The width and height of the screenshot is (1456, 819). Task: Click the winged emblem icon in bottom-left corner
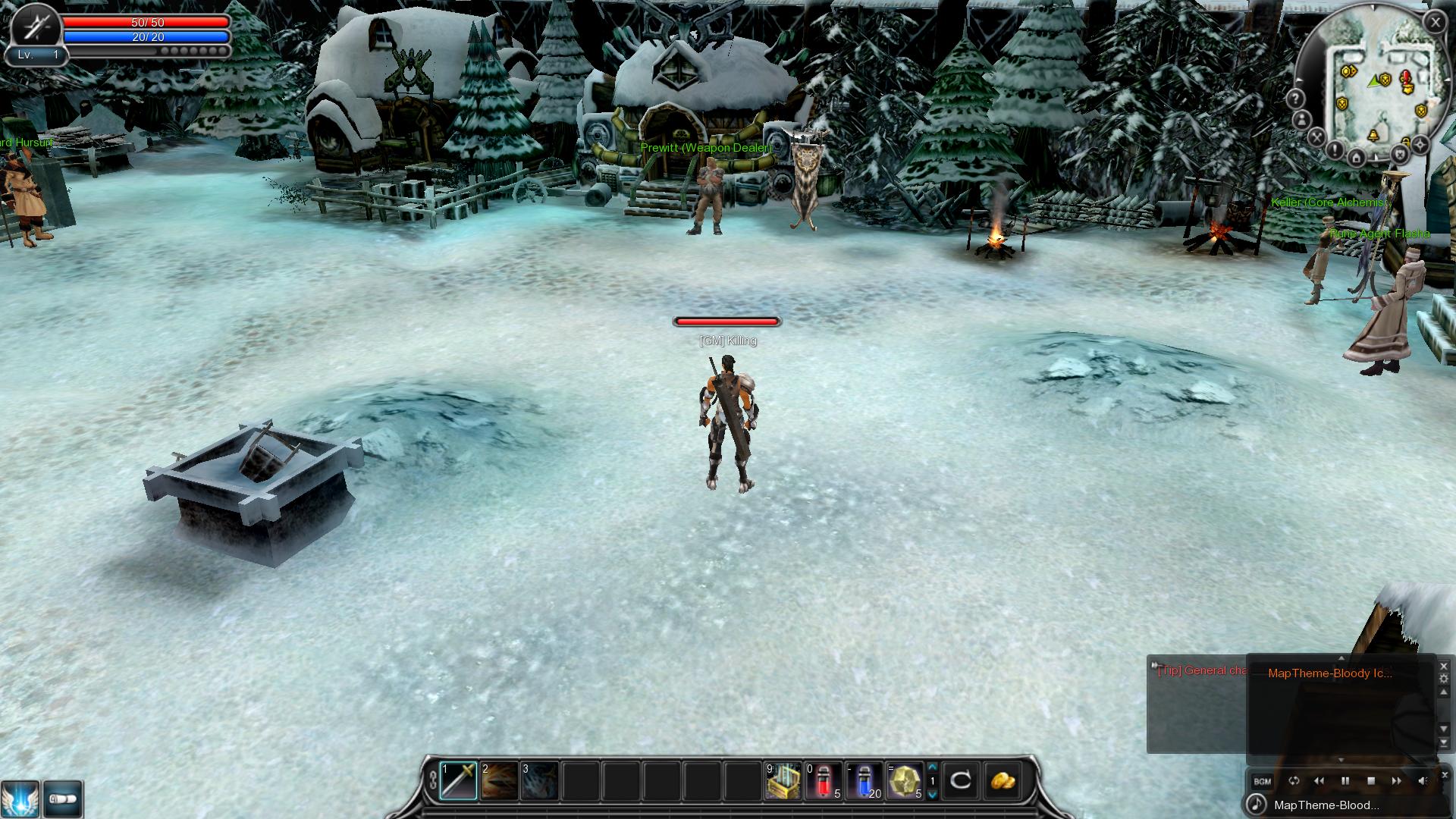(x=20, y=799)
